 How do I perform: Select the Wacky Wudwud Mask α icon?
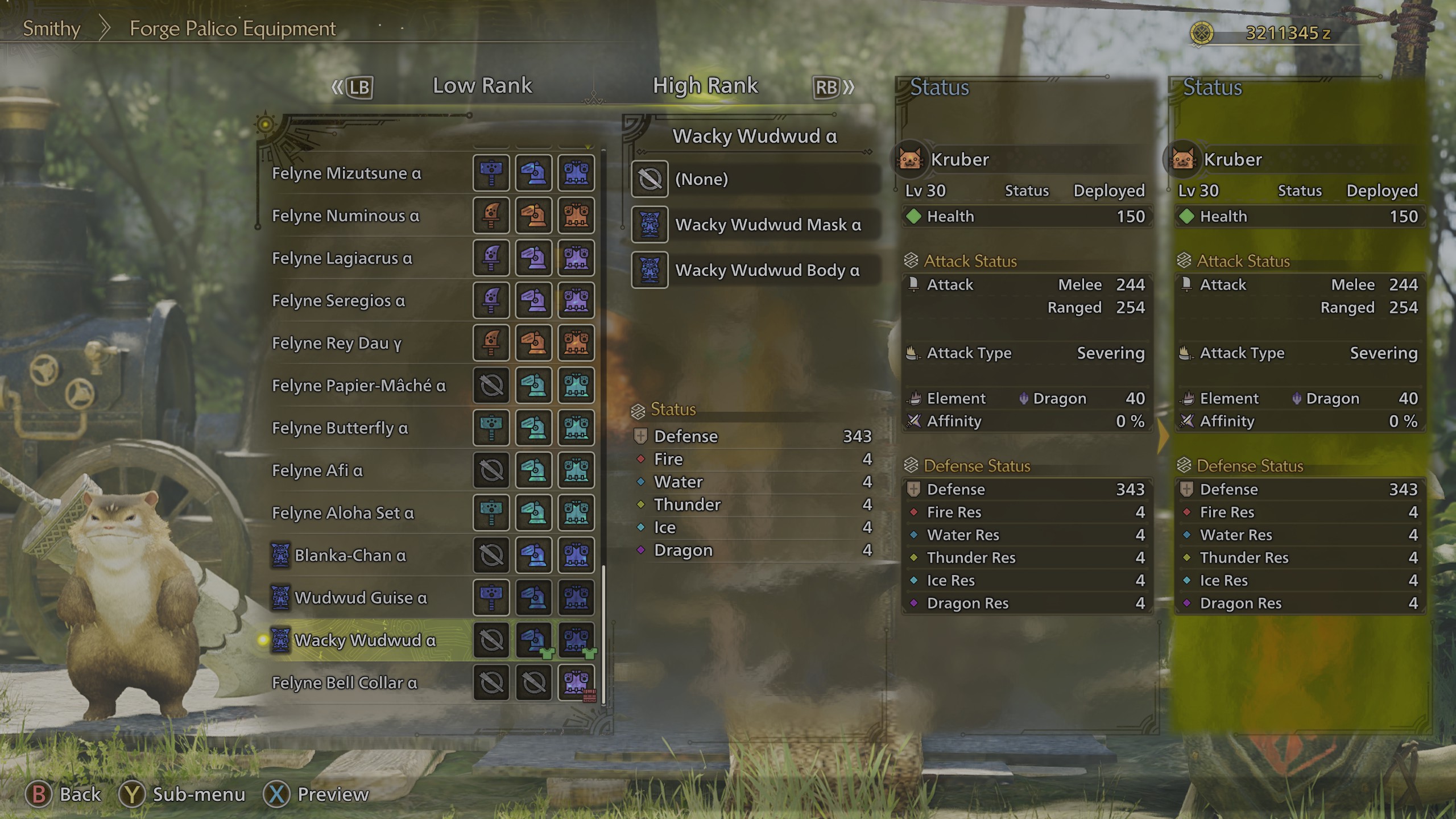point(650,225)
